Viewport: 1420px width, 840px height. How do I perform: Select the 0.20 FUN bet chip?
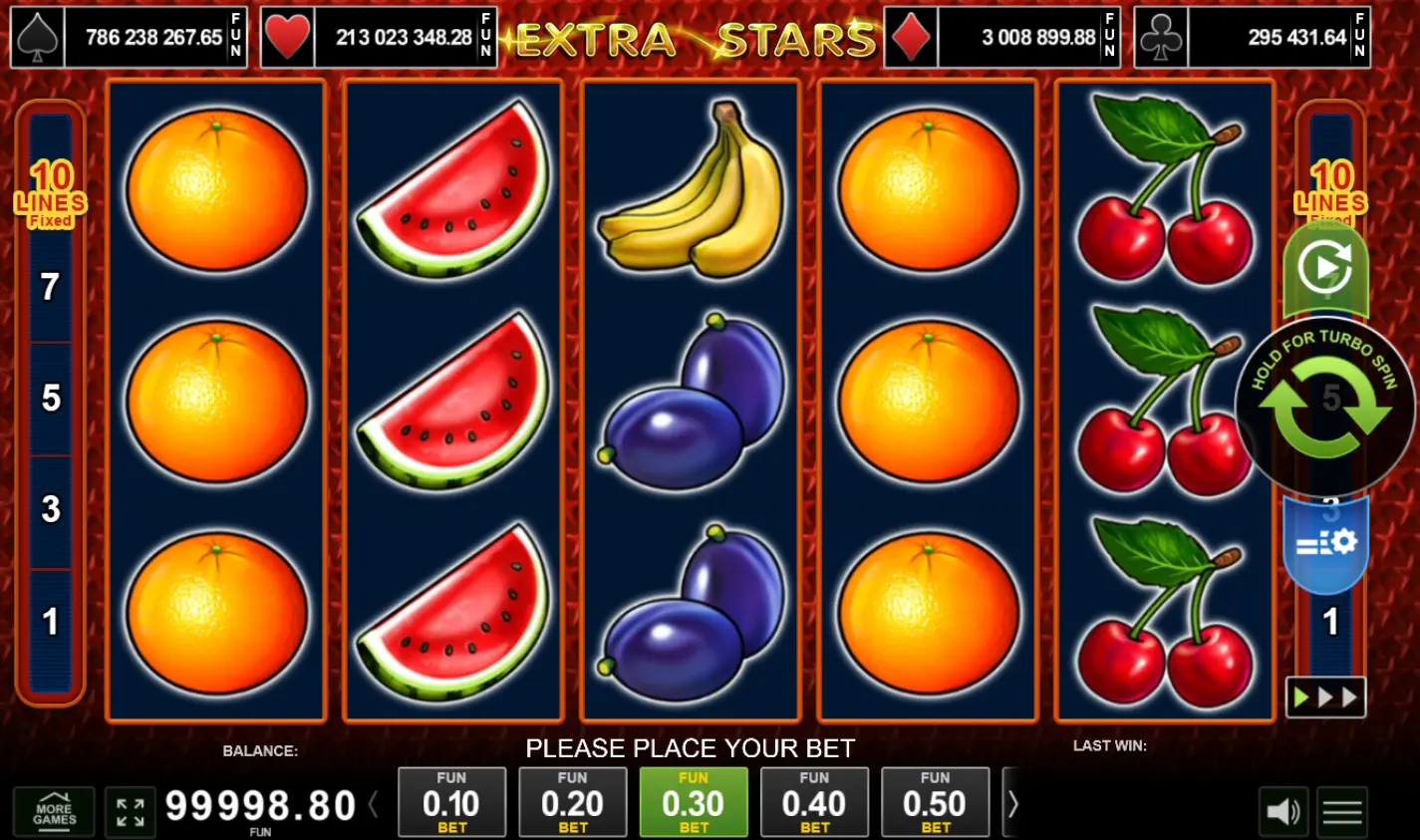pos(573,802)
